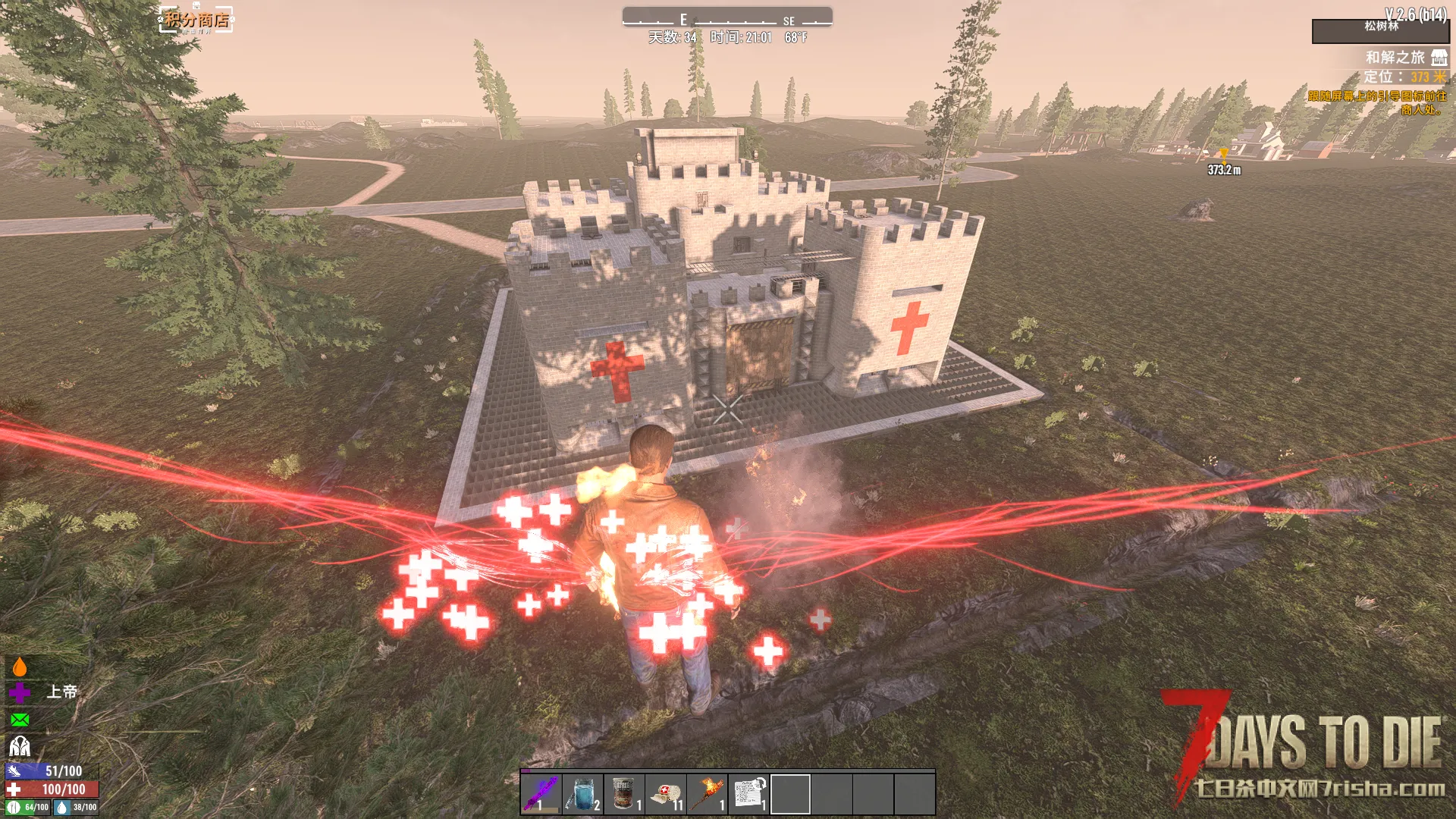Click the highlighted empty hotbar slot
The height and width of the screenshot is (819, 1456).
tap(790, 793)
